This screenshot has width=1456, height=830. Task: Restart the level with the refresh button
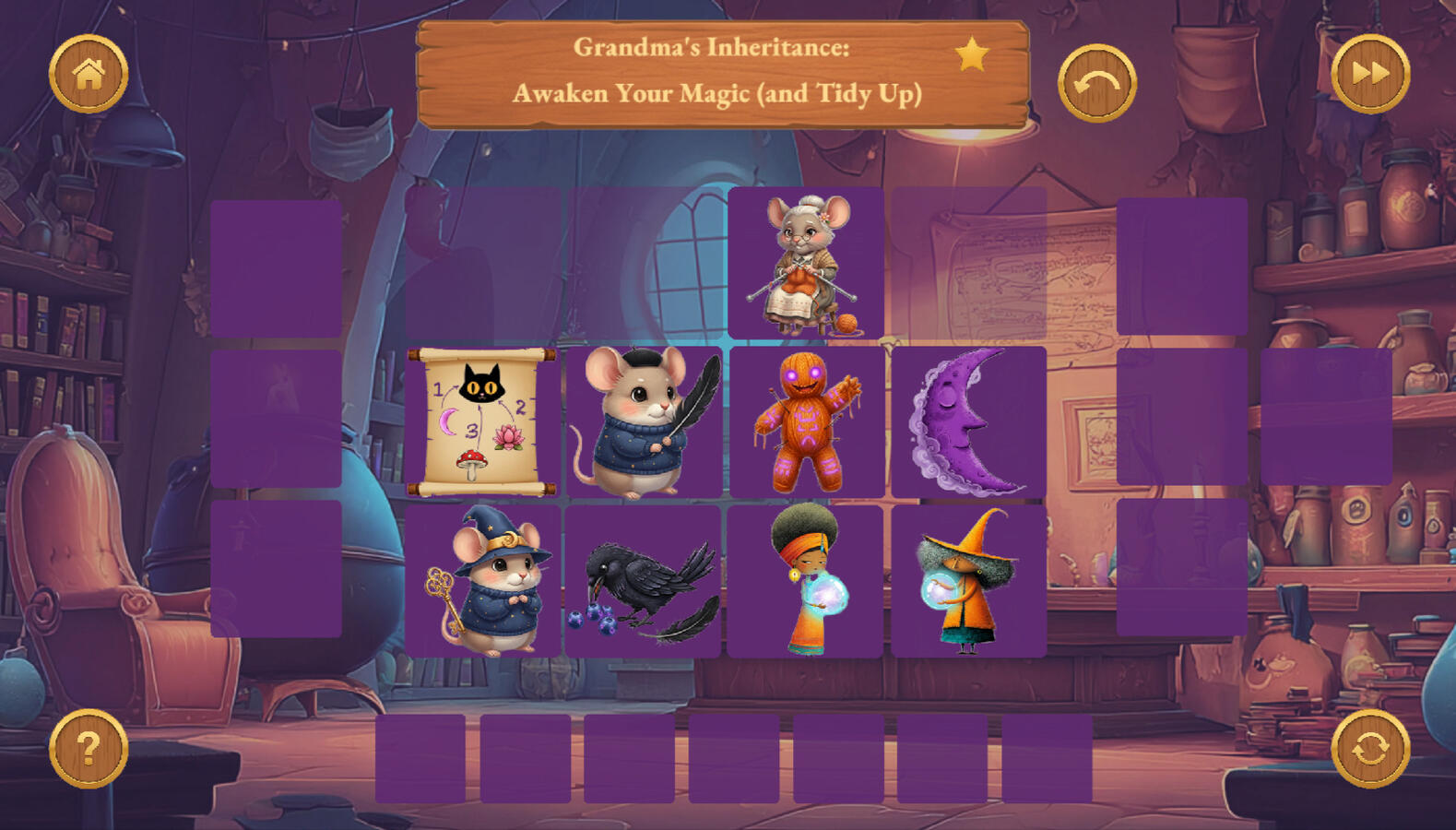point(1369,748)
